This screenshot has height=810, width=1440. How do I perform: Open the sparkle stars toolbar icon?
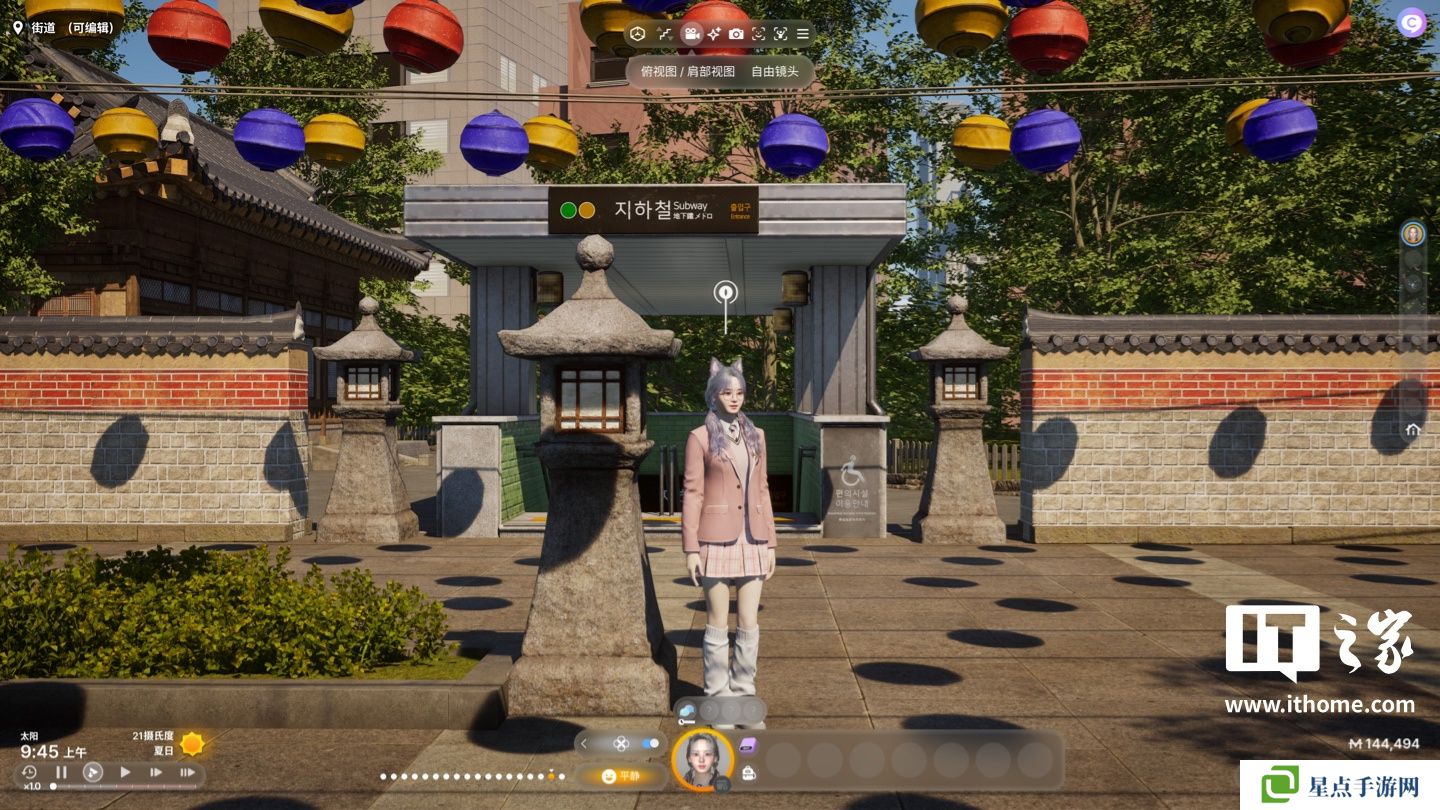click(x=713, y=34)
